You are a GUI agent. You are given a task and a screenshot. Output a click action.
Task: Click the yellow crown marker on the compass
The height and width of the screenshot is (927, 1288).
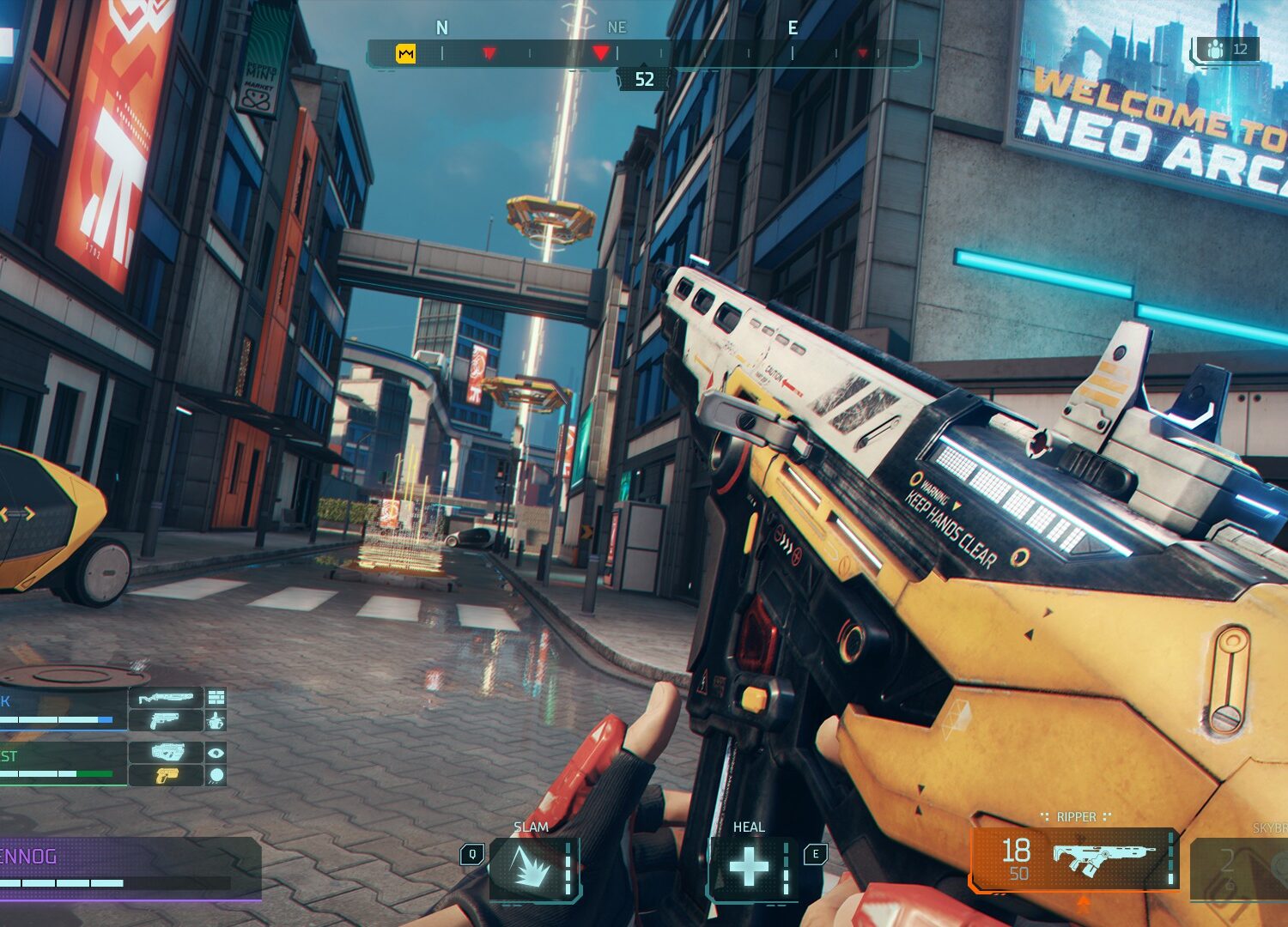point(405,54)
